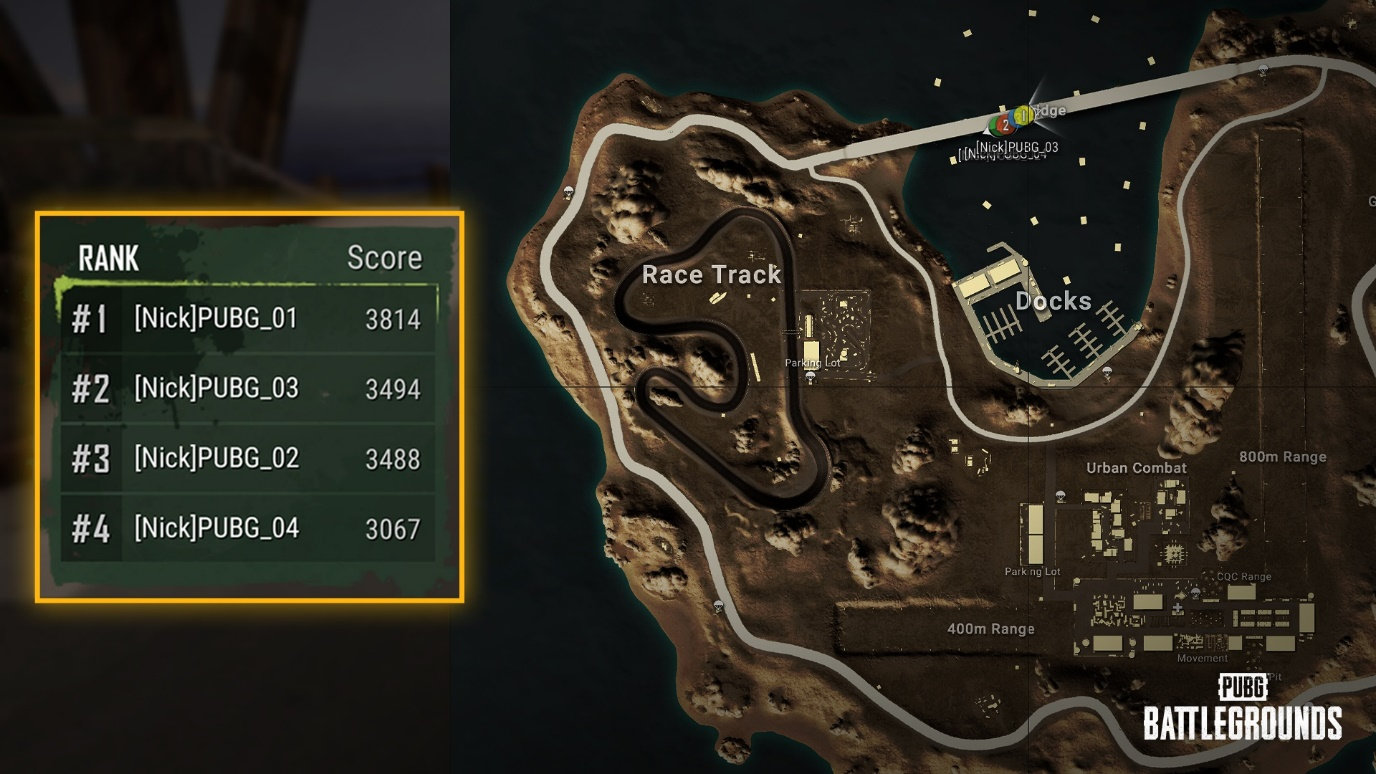Image resolution: width=1376 pixels, height=774 pixels.
Task: Select the red numbered player marker near Bridge
Action: point(1006,125)
